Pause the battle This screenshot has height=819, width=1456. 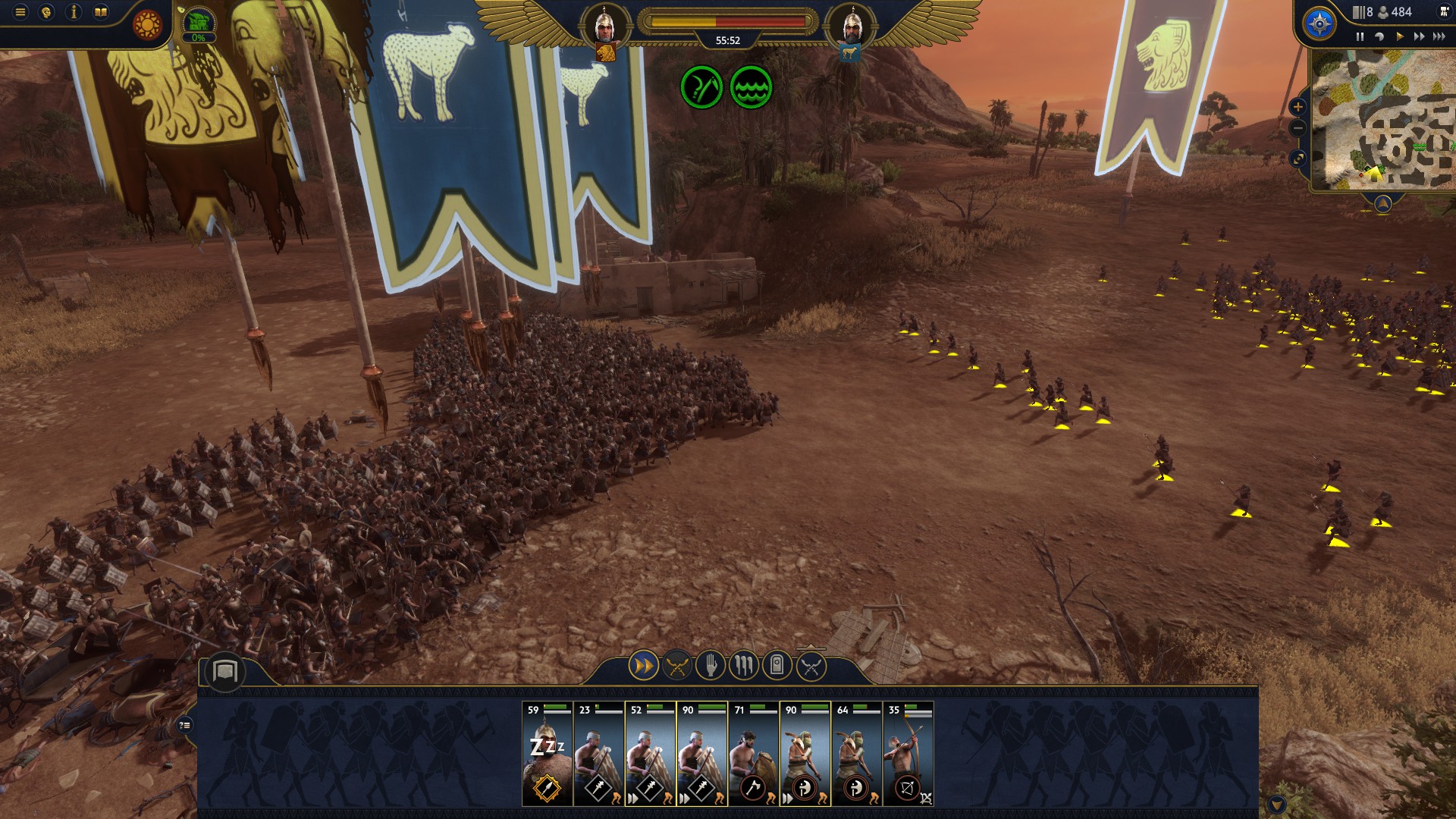(1360, 36)
